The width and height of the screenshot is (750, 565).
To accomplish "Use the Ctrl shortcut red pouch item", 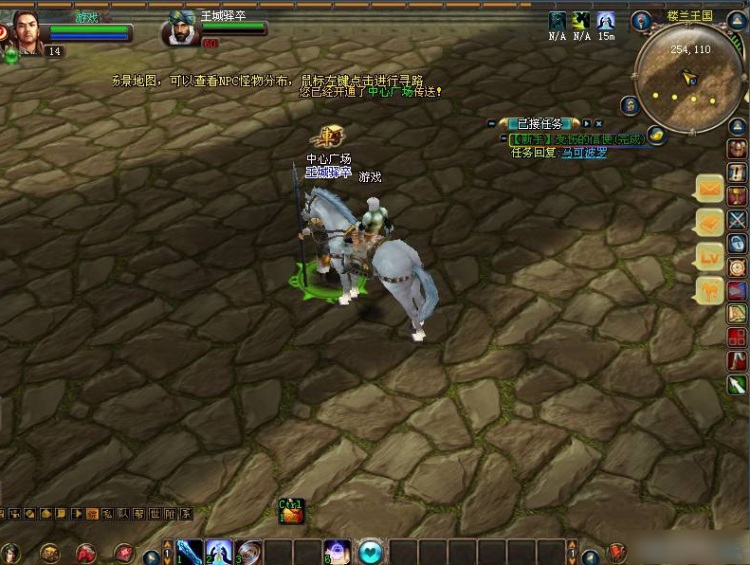I will (x=291, y=511).
